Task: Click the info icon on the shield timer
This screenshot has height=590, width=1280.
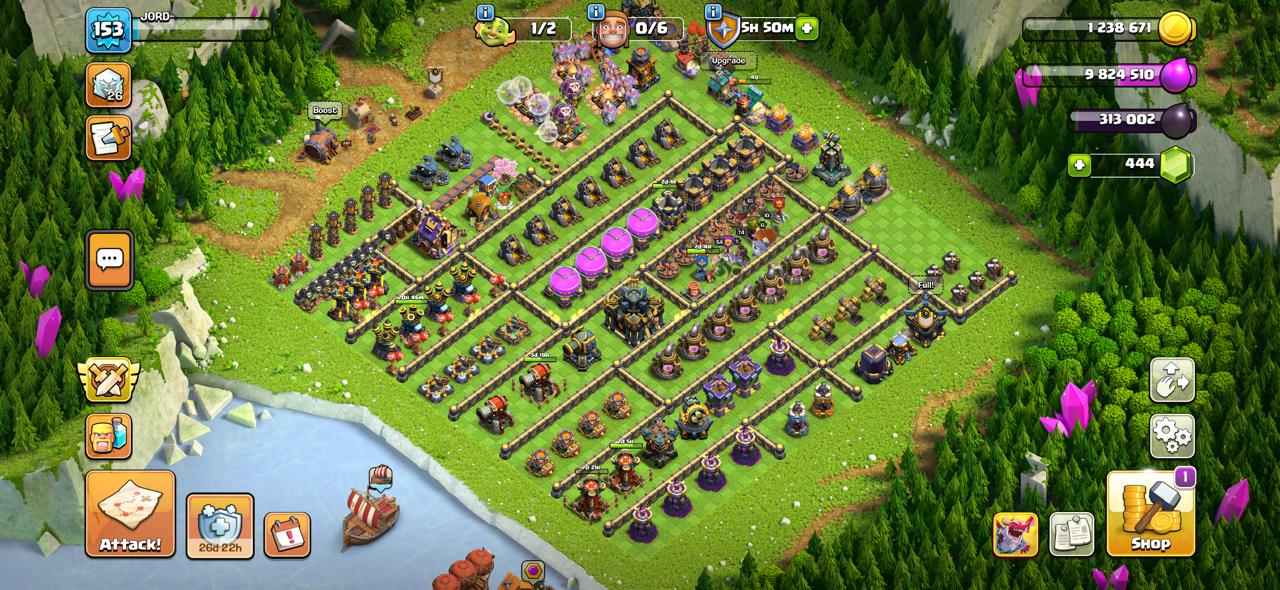Action: [x=713, y=13]
